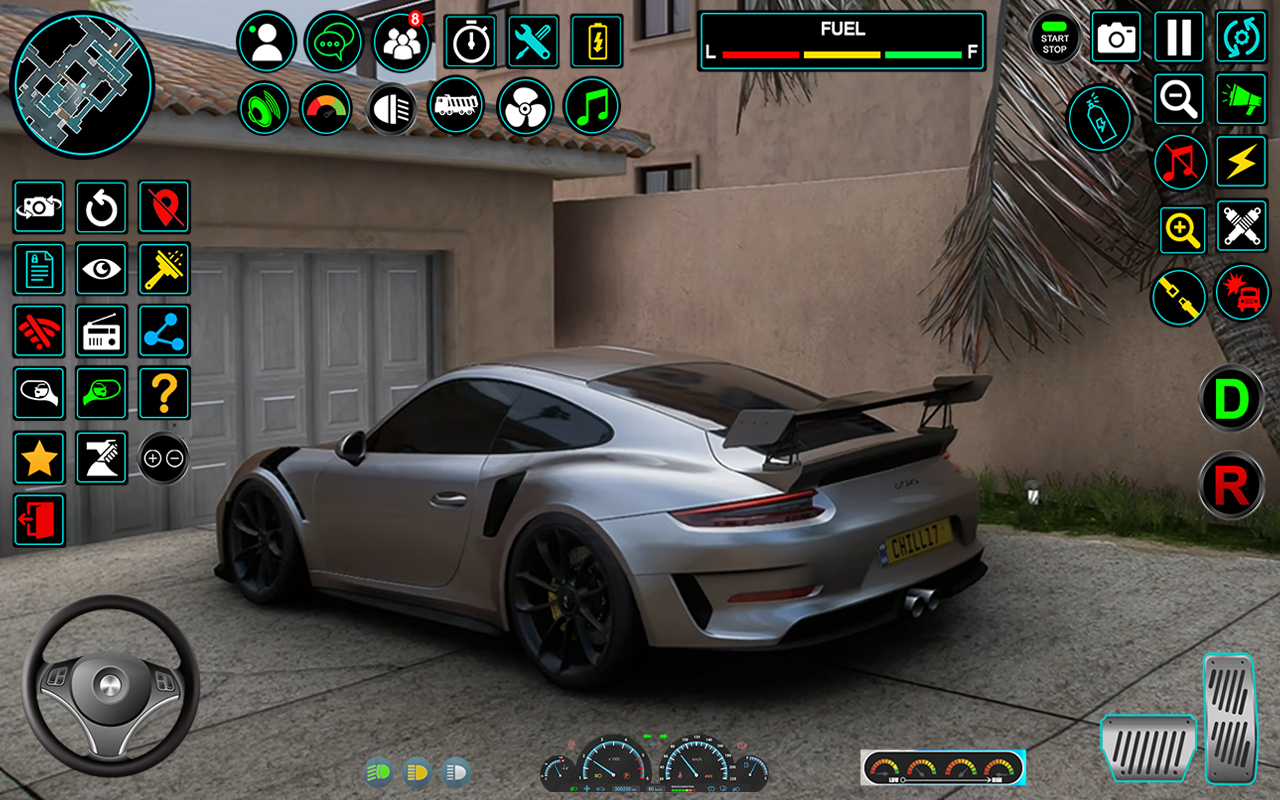Toggle the headlight icon
Viewport: 1280px width, 800px height.
pos(392,108)
